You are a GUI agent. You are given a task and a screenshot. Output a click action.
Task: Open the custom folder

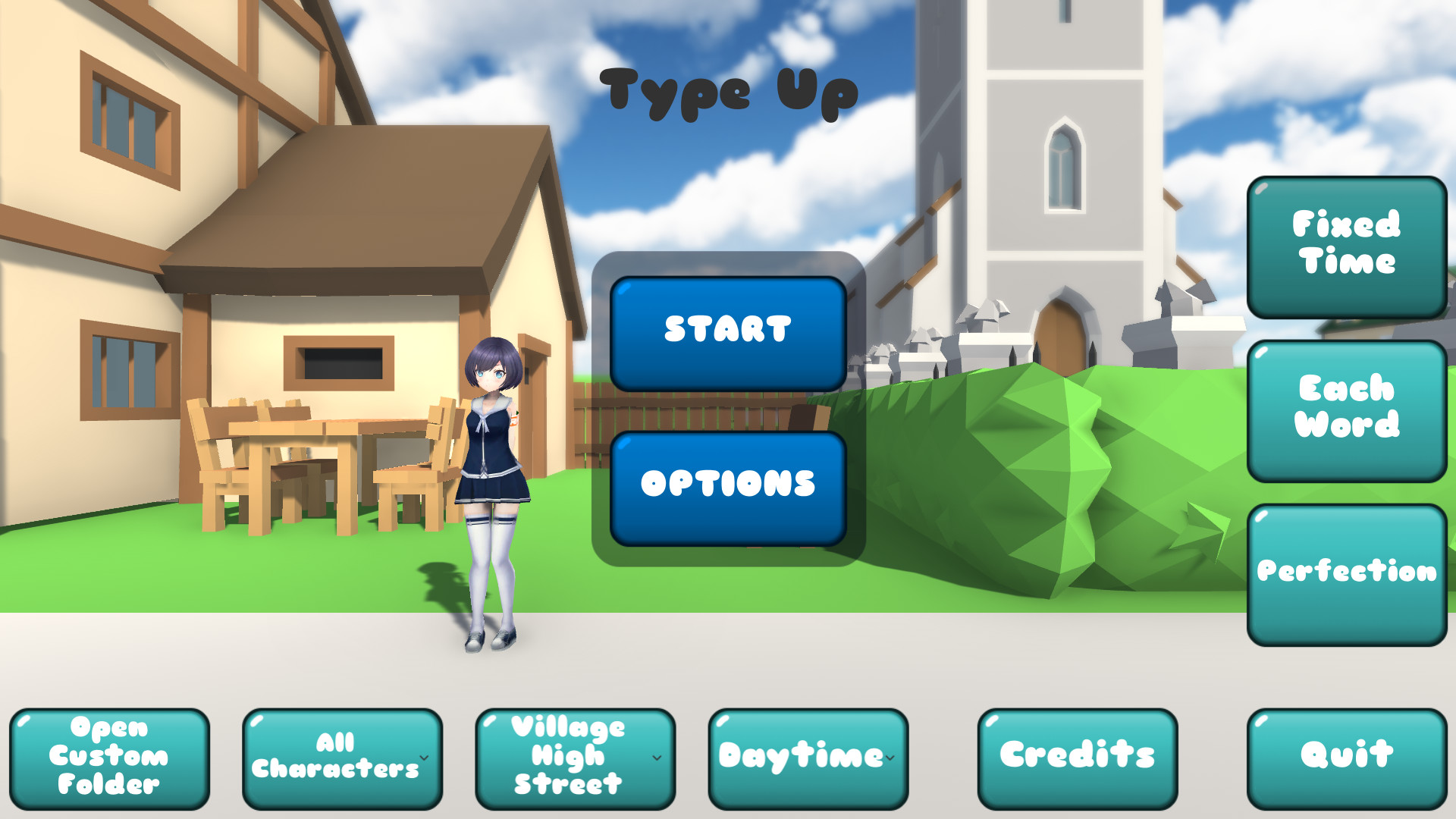(111, 755)
